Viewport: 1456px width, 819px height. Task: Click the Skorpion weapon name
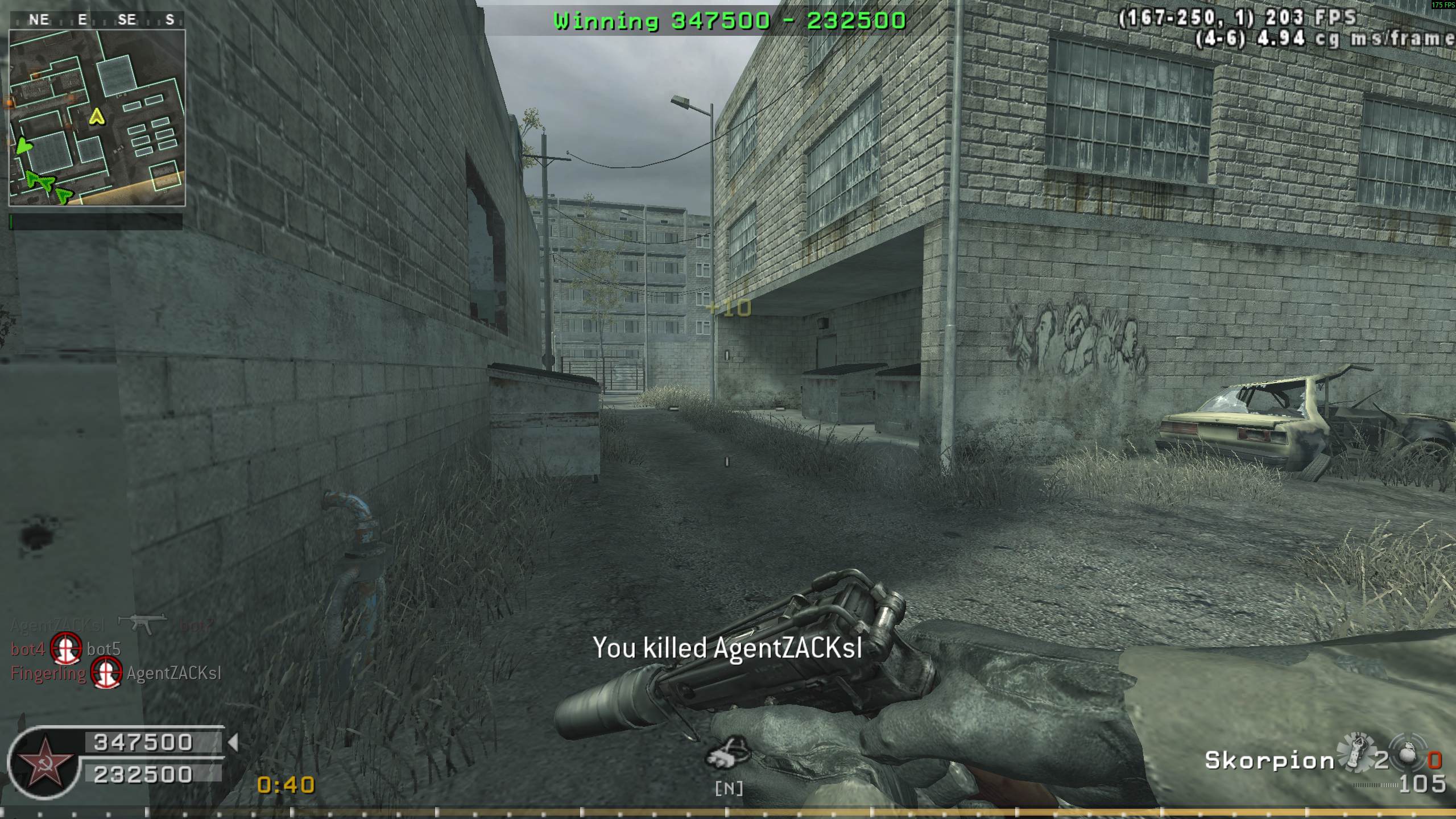pos(1269,760)
